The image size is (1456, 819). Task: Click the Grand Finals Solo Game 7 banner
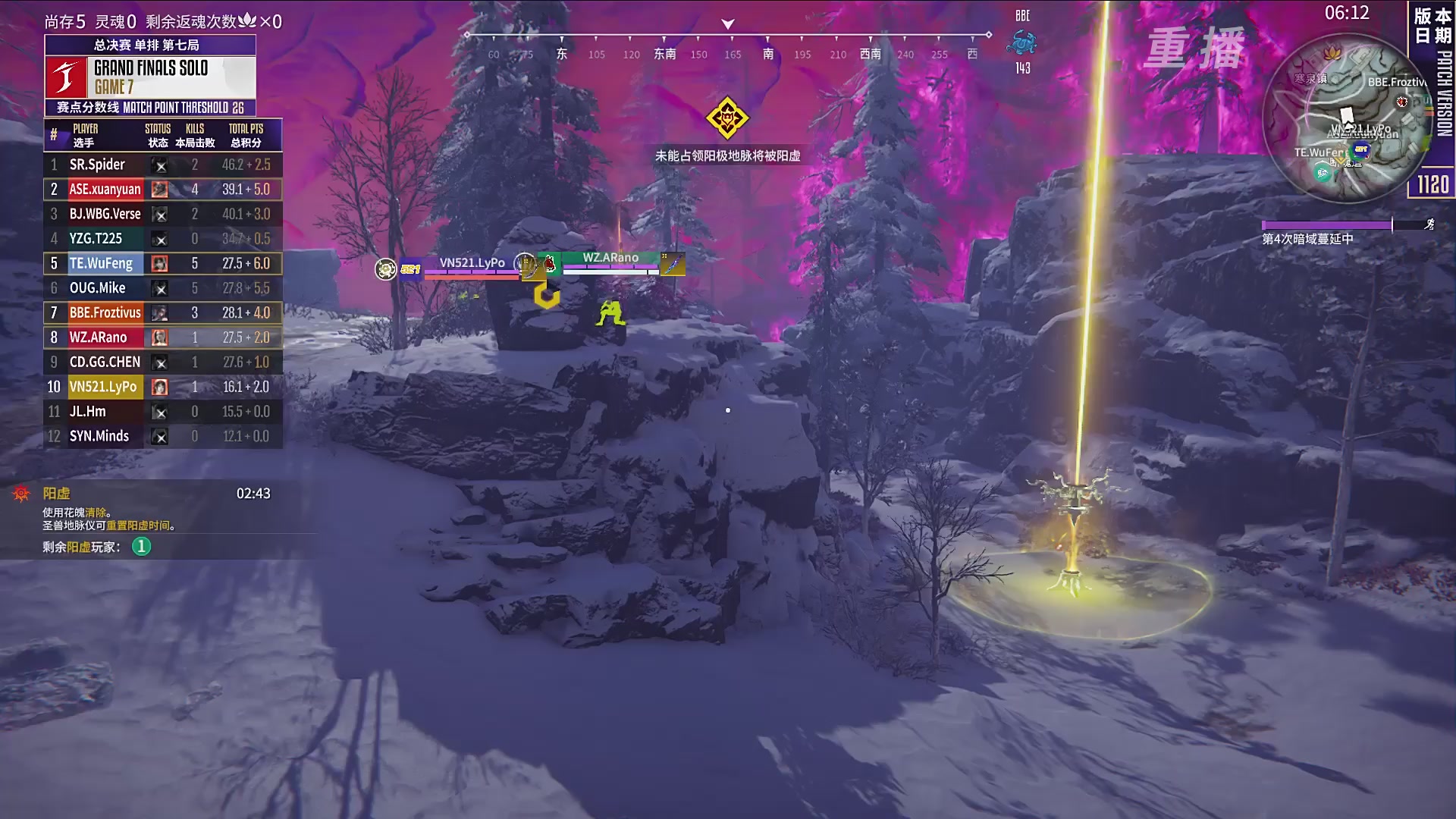pyautogui.click(x=150, y=77)
